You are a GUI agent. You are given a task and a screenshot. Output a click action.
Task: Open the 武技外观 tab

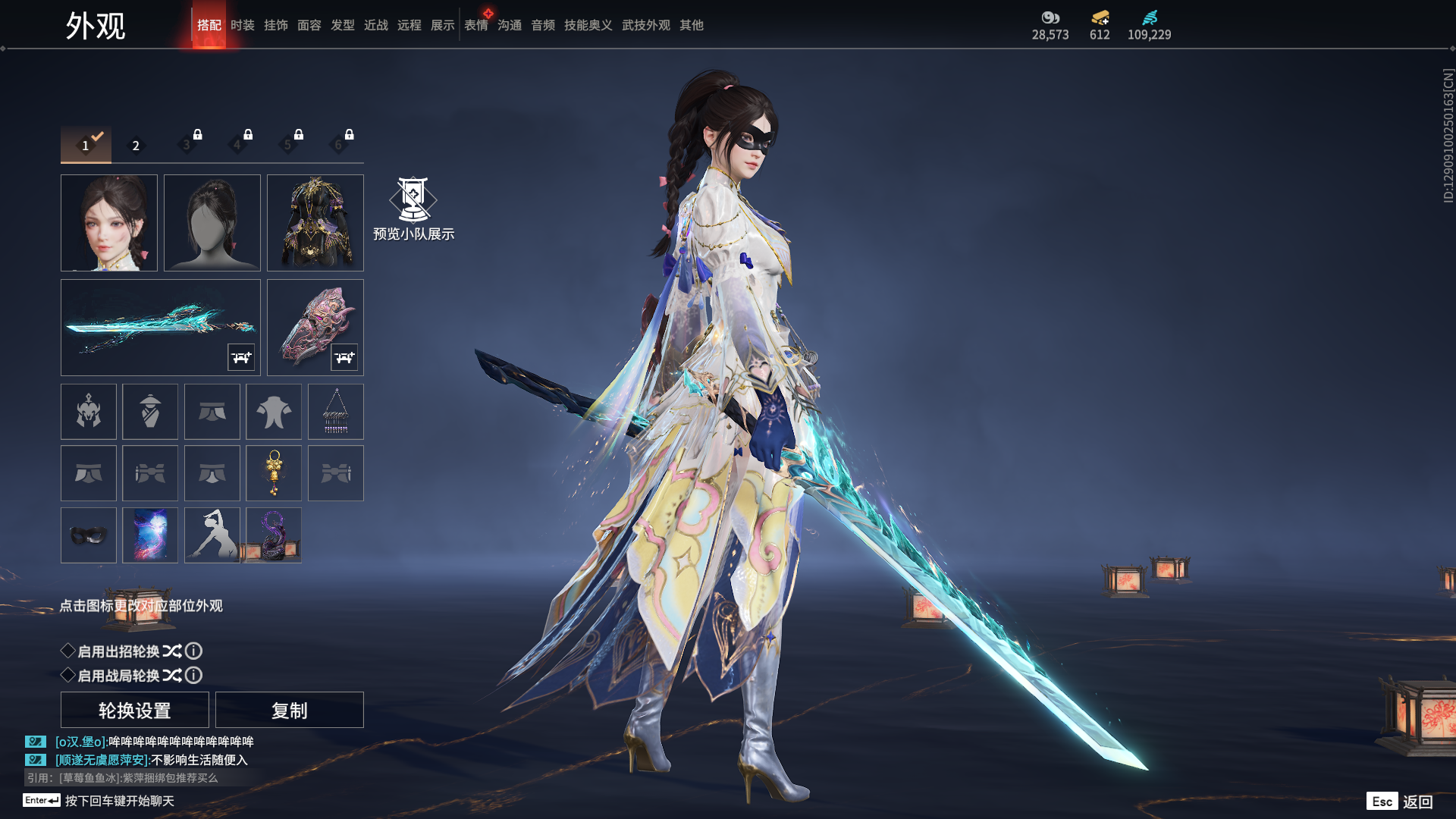tap(645, 25)
